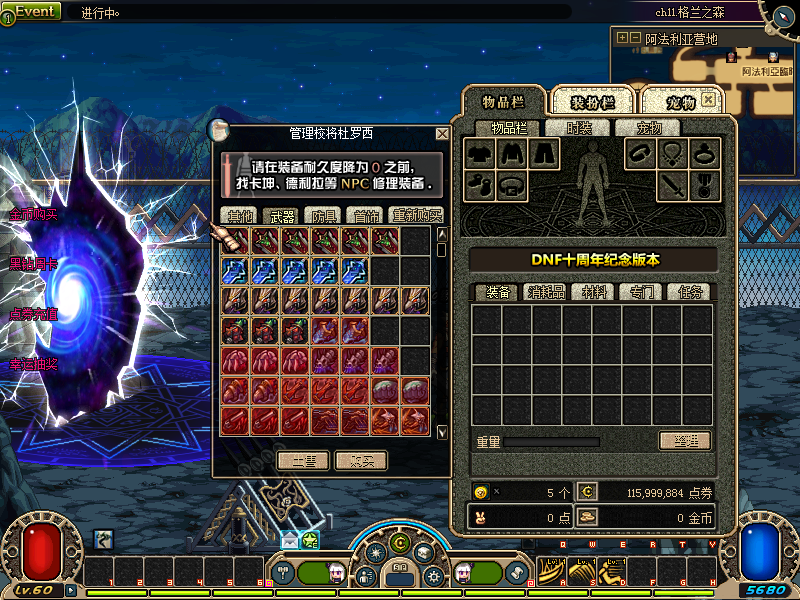Viewport: 800px width, 600px height.
Task: Select the 消耗品 consumables inventory tab
Action: [x=546, y=292]
